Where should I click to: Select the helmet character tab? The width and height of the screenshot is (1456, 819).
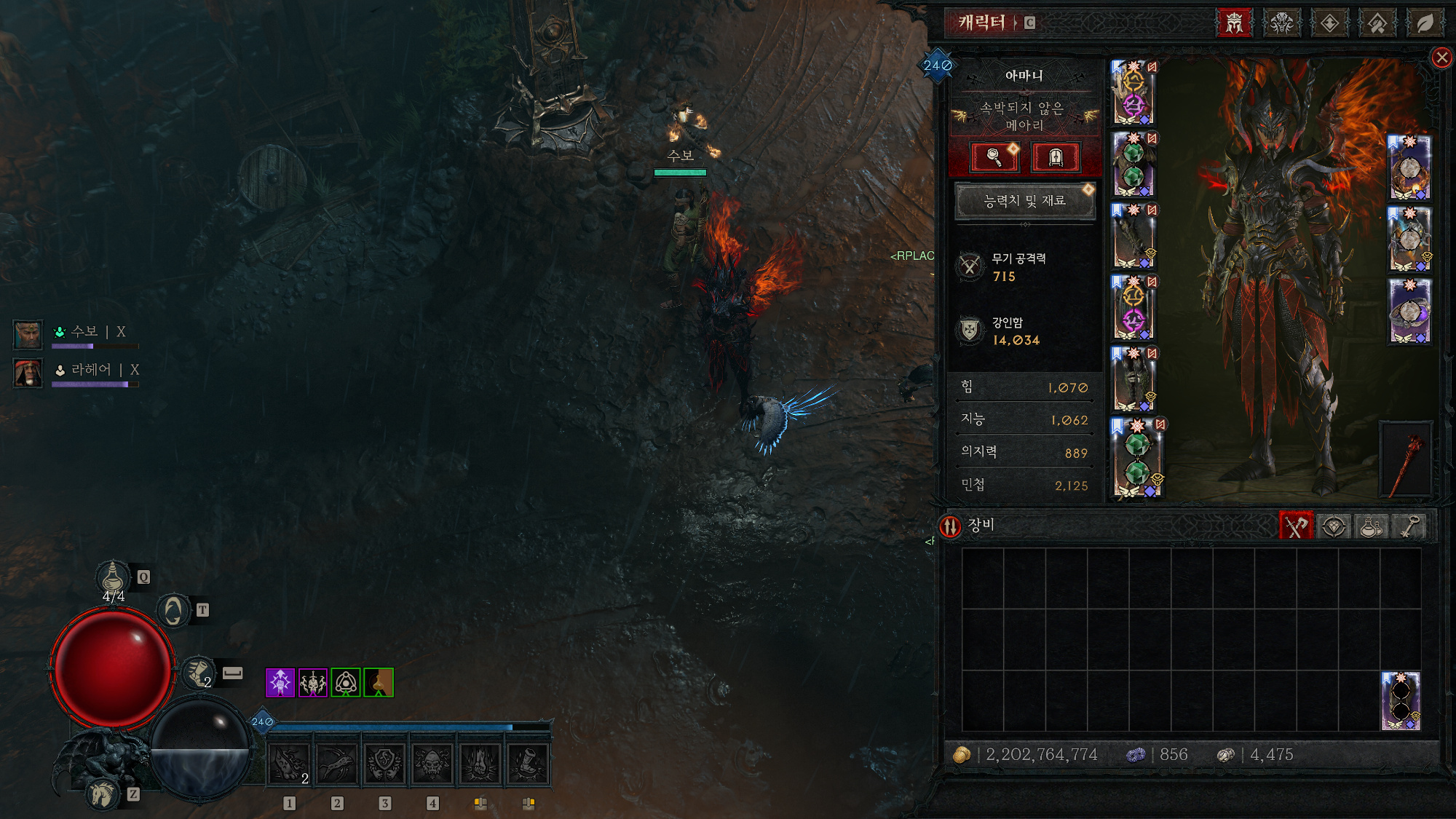point(1234,23)
